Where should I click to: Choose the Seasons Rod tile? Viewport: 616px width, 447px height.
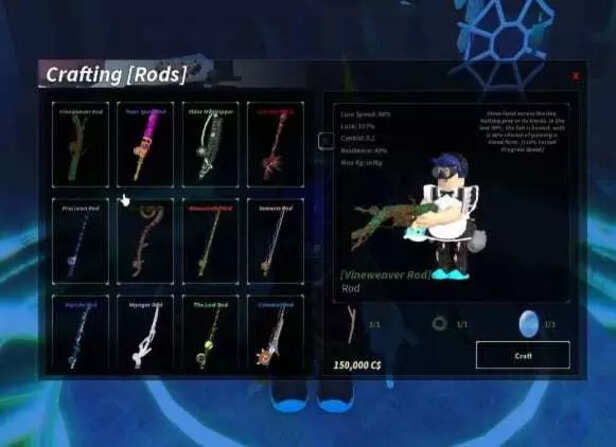pos(274,241)
